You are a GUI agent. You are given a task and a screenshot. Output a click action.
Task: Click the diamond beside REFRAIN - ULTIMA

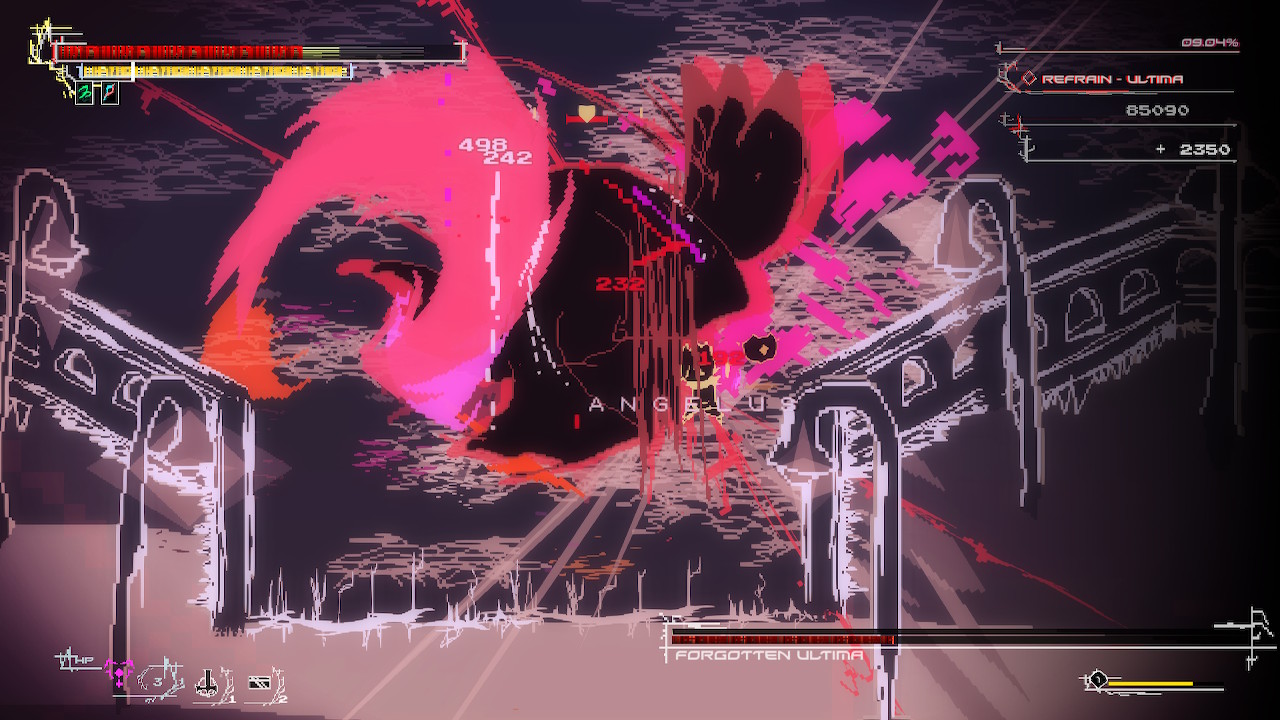tap(1029, 78)
